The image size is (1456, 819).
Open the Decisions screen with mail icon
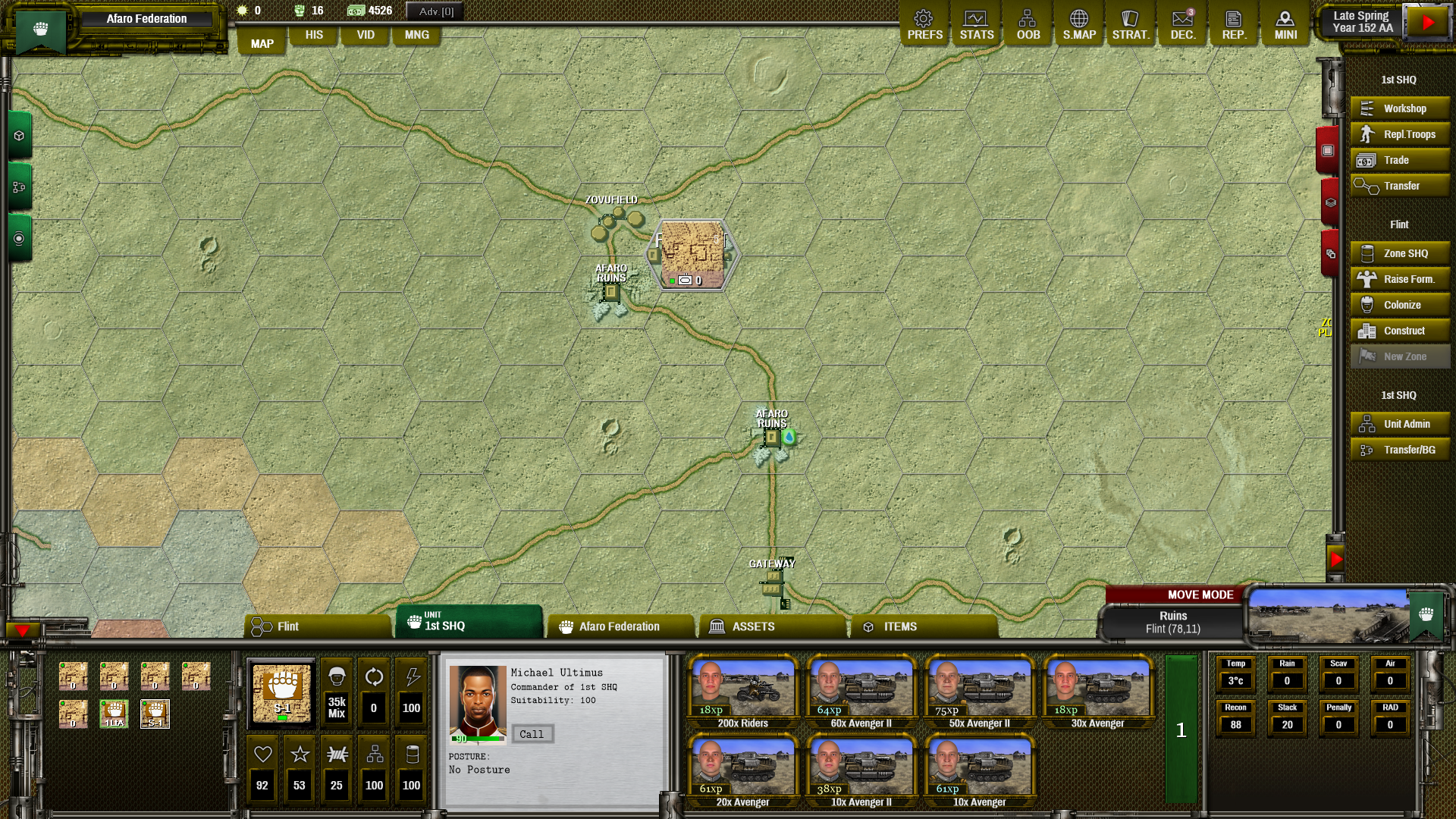click(x=1182, y=23)
